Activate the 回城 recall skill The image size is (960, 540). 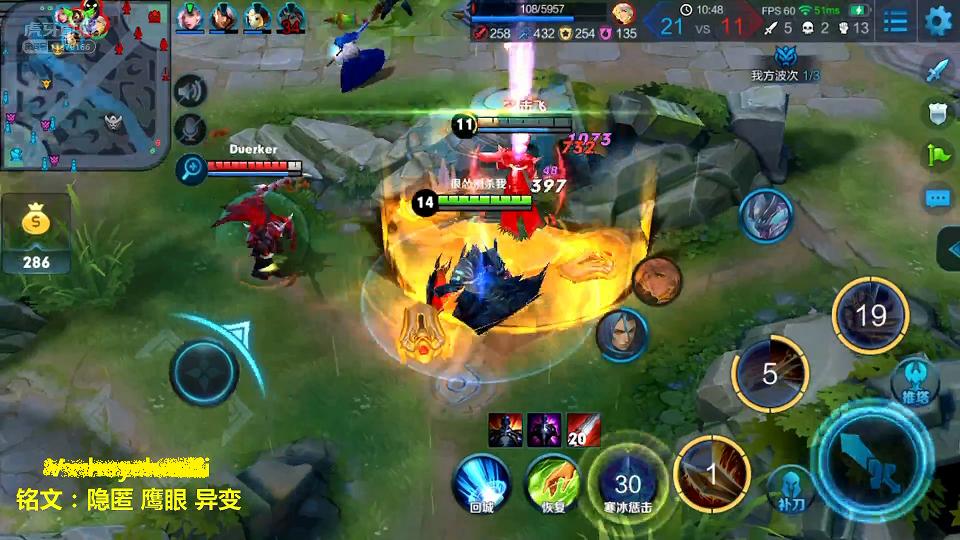[x=482, y=481]
